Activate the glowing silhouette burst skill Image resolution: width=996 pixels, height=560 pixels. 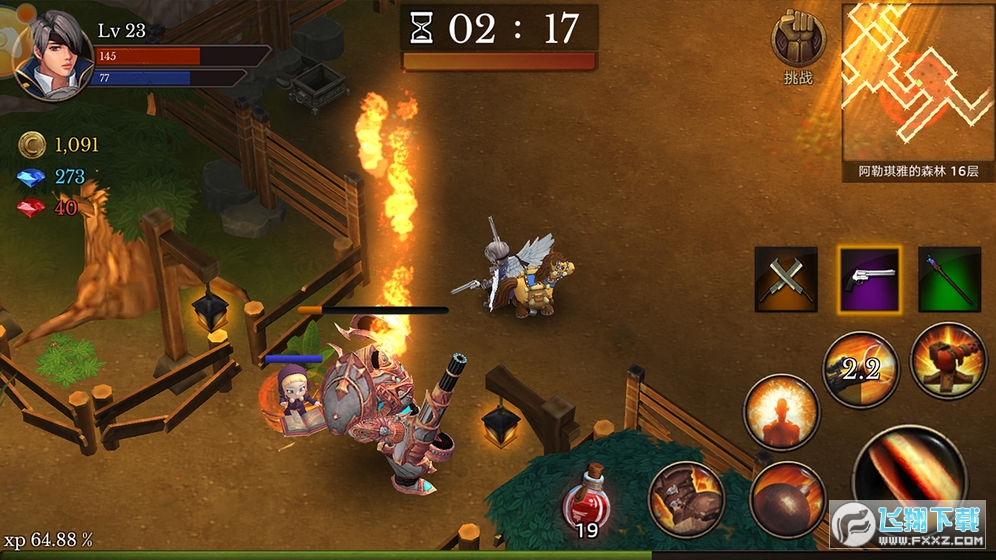[781, 412]
